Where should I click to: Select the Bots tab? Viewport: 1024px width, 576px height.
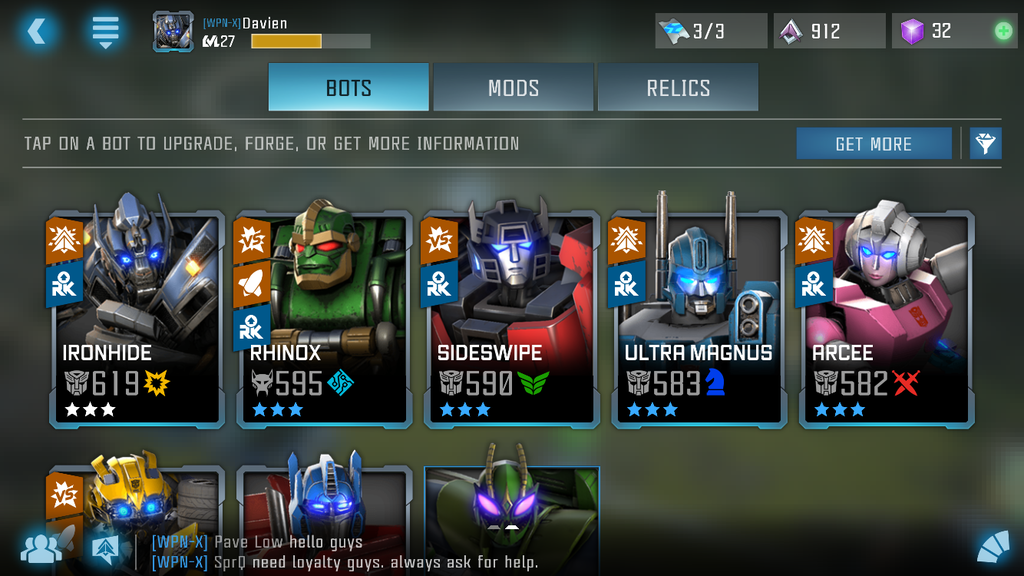point(348,87)
